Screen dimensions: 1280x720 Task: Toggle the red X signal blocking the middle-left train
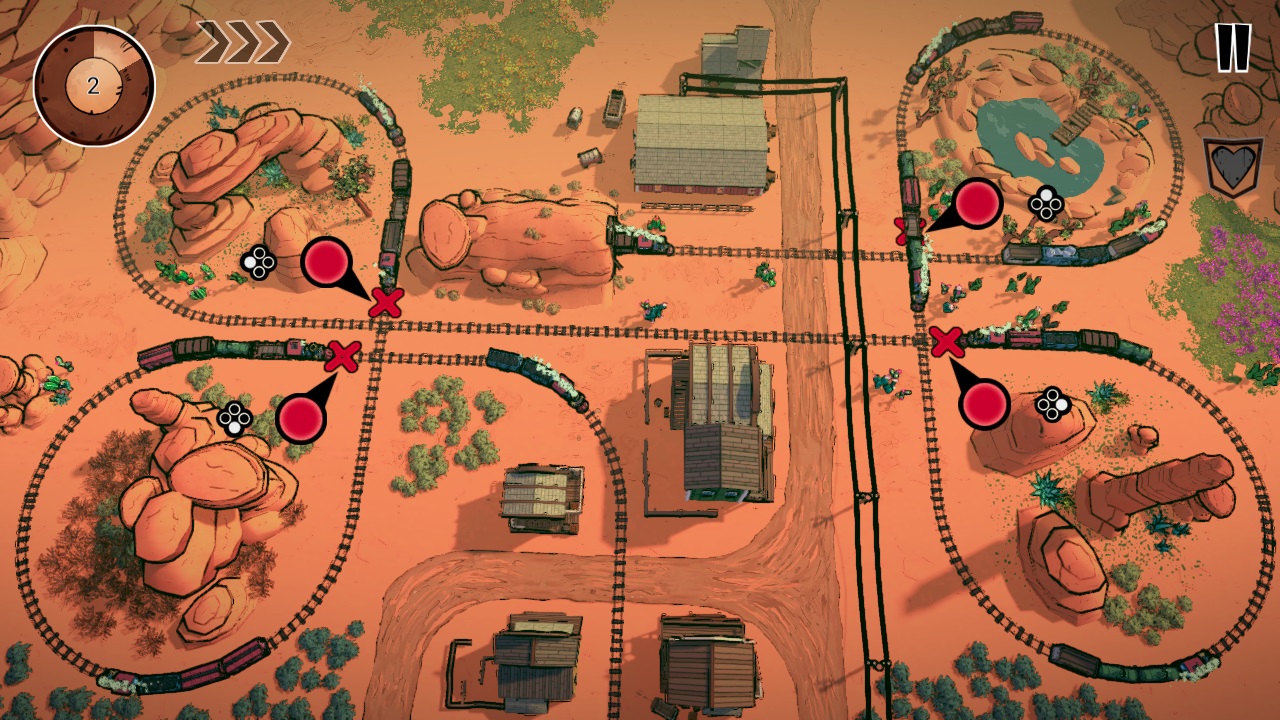click(x=342, y=355)
